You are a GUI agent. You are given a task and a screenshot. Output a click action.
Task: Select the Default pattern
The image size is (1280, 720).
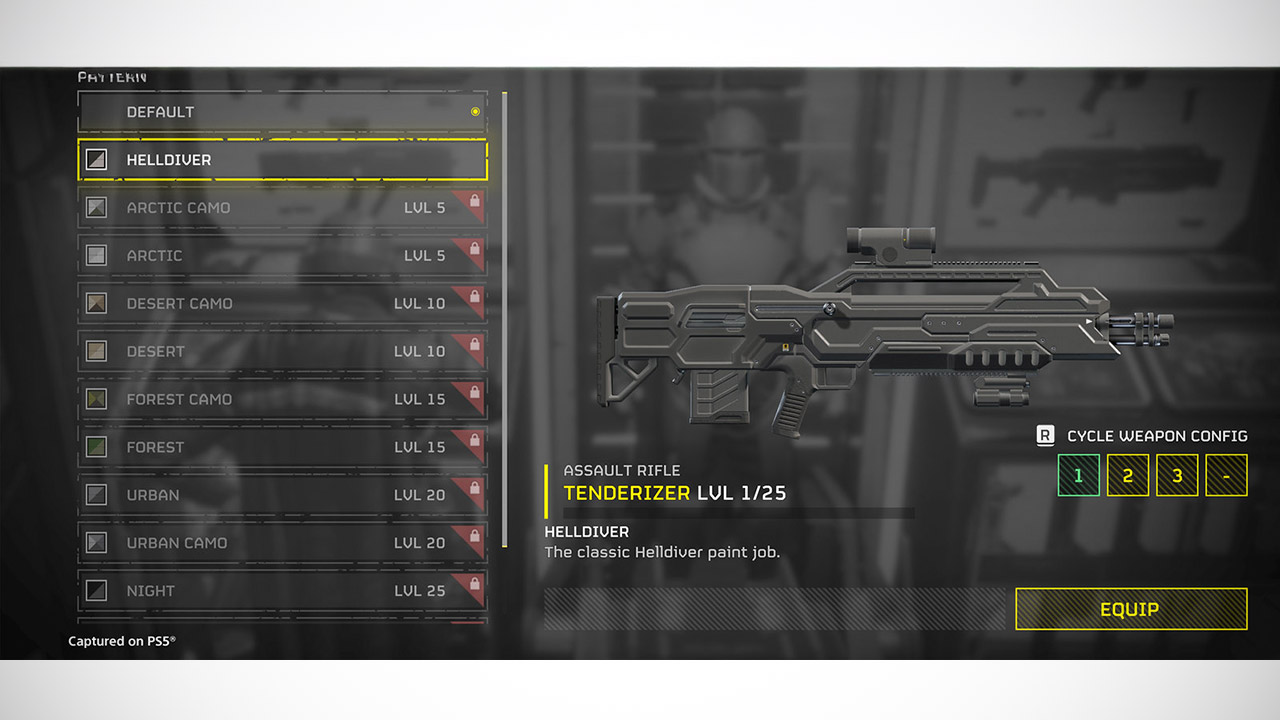coord(282,112)
